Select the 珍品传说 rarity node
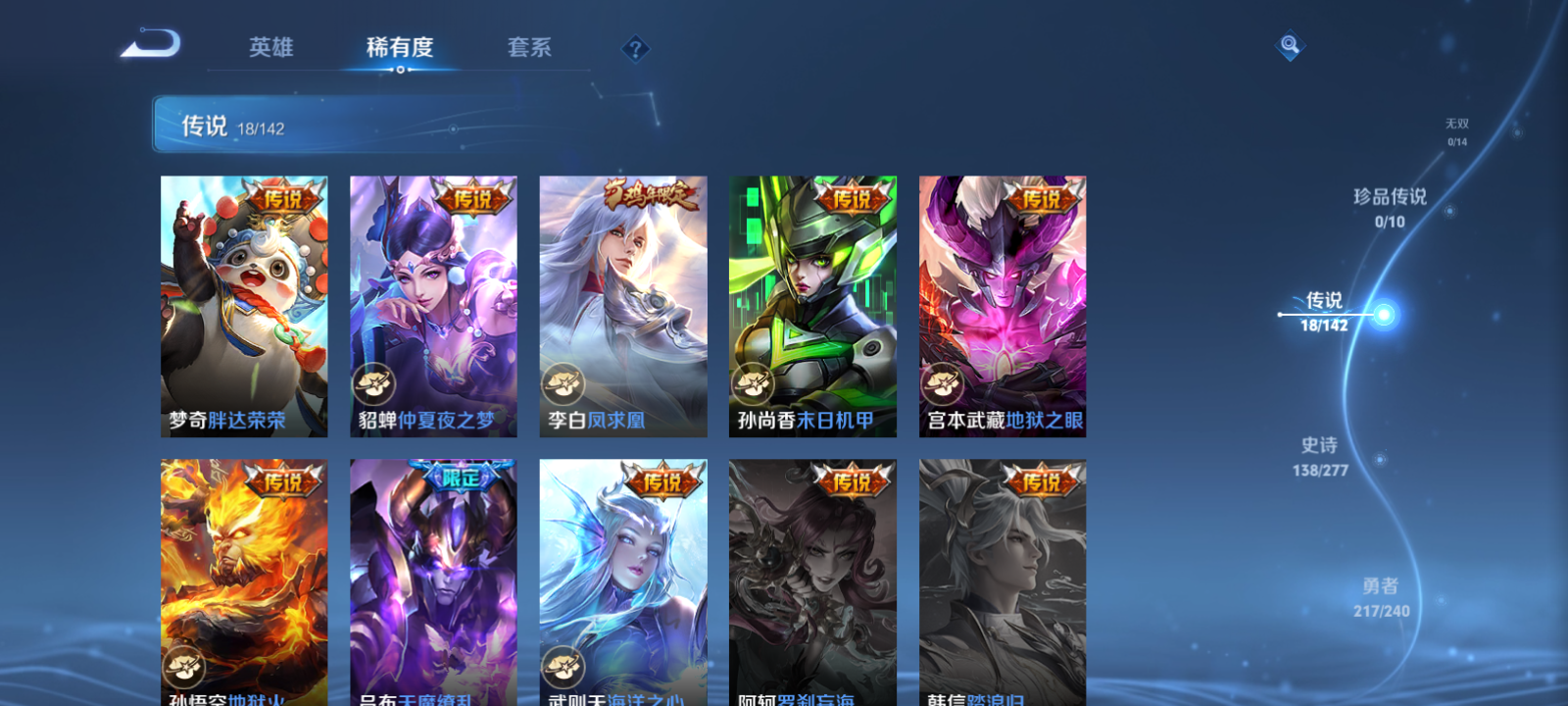 [1392, 208]
